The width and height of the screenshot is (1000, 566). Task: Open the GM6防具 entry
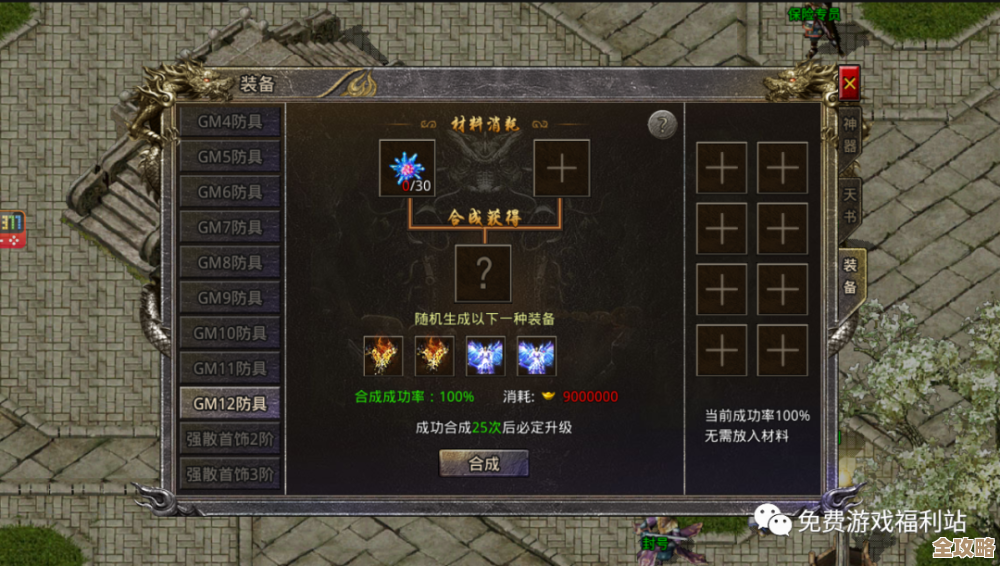229,192
